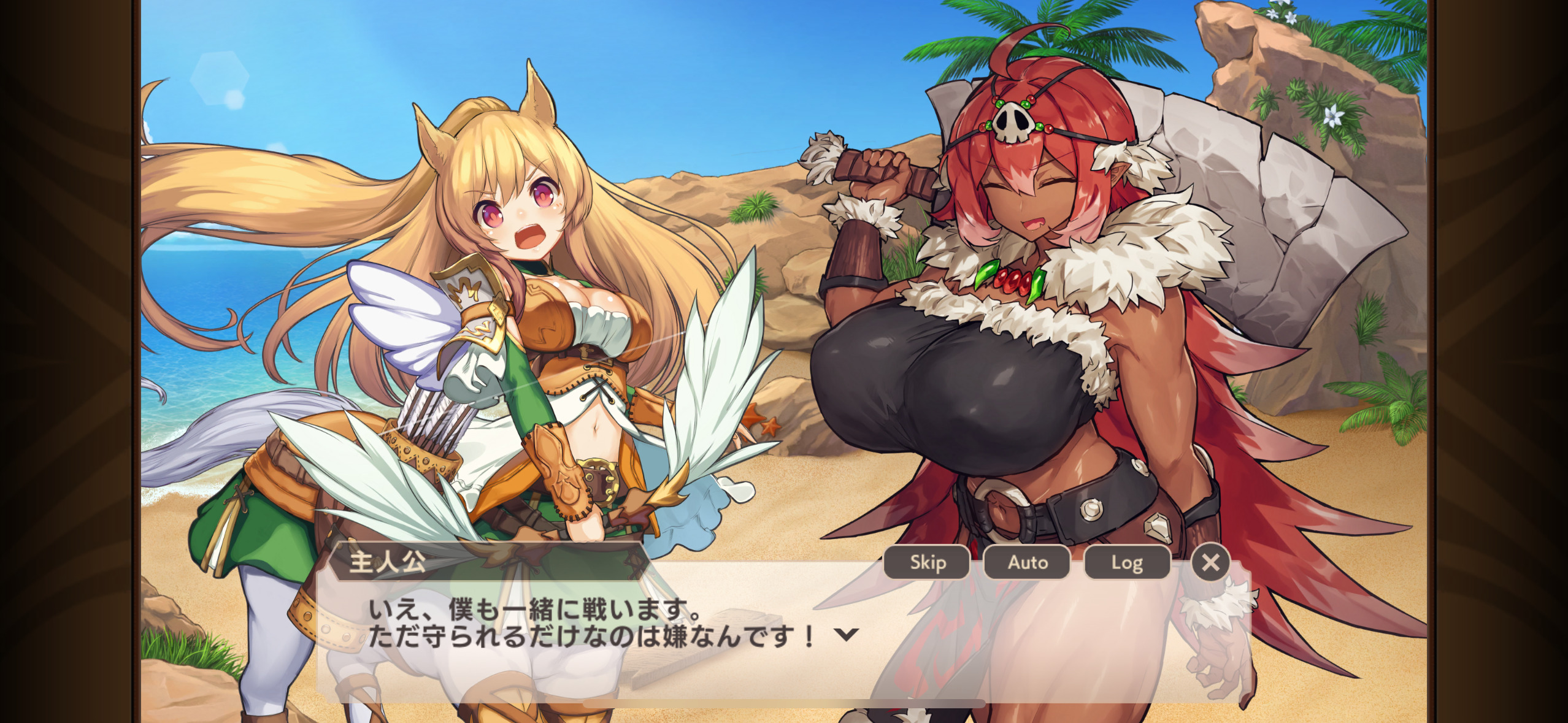Enable Auto dialogue playback
The image size is (1568, 723).
pyautogui.click(x=1027, y=562)
